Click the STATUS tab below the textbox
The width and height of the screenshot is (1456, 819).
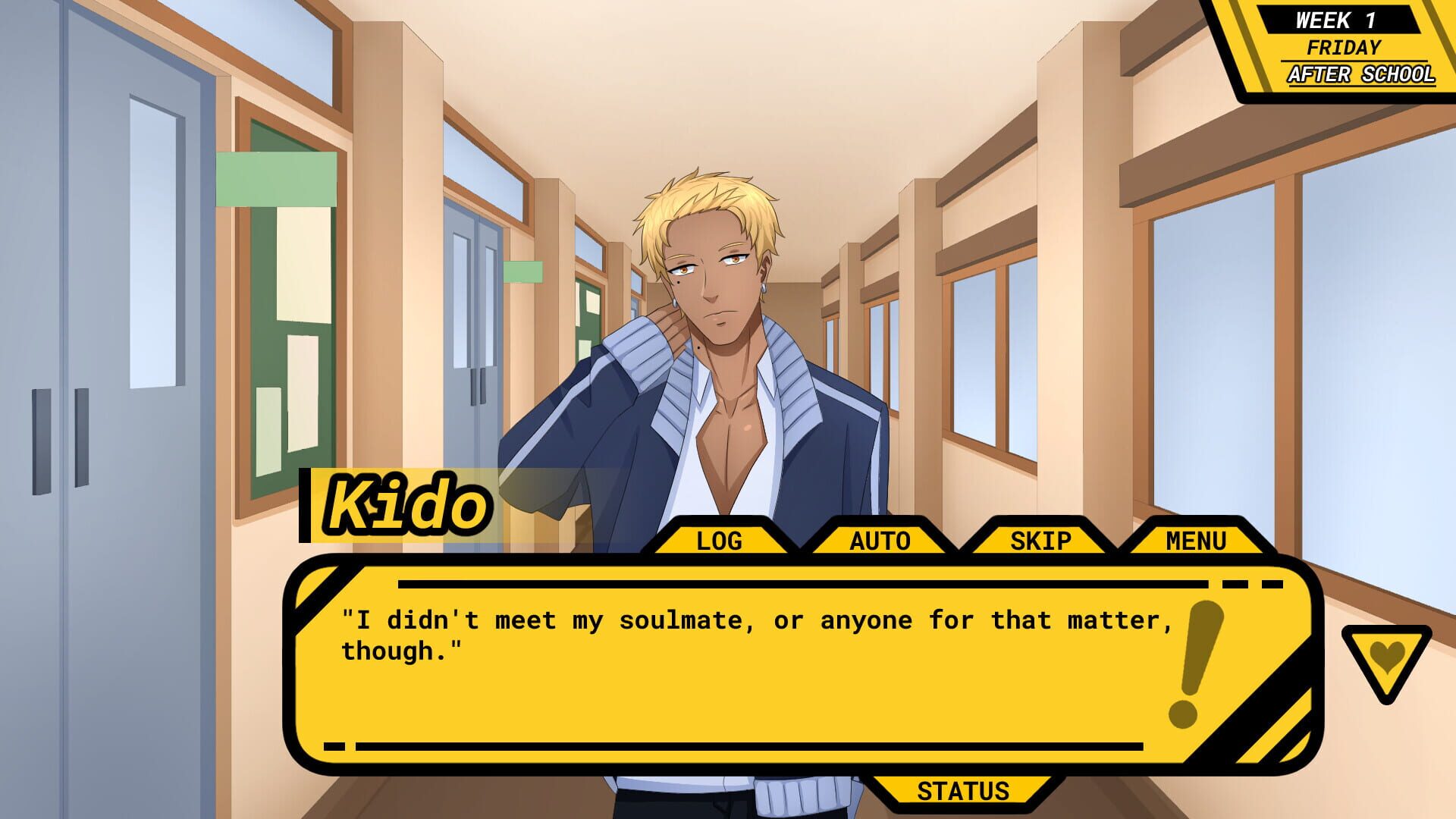click(962, 791)
